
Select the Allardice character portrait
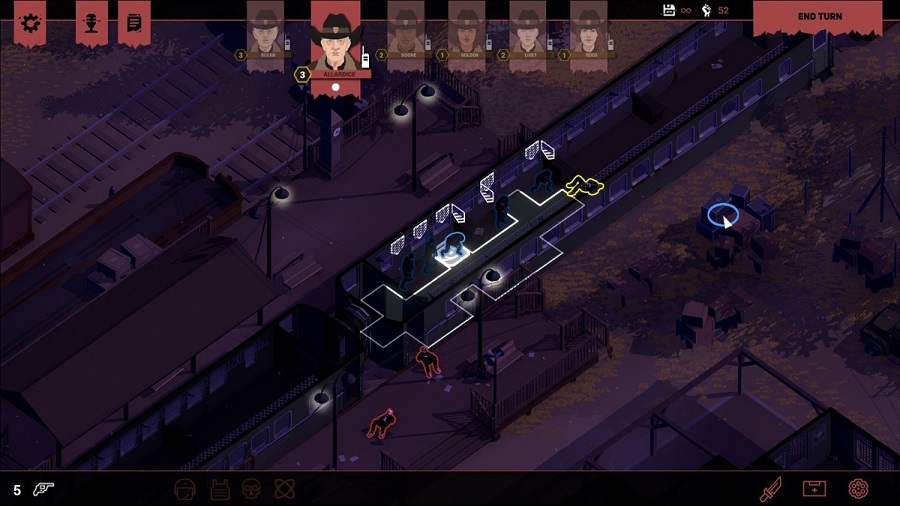coord(335,38)
